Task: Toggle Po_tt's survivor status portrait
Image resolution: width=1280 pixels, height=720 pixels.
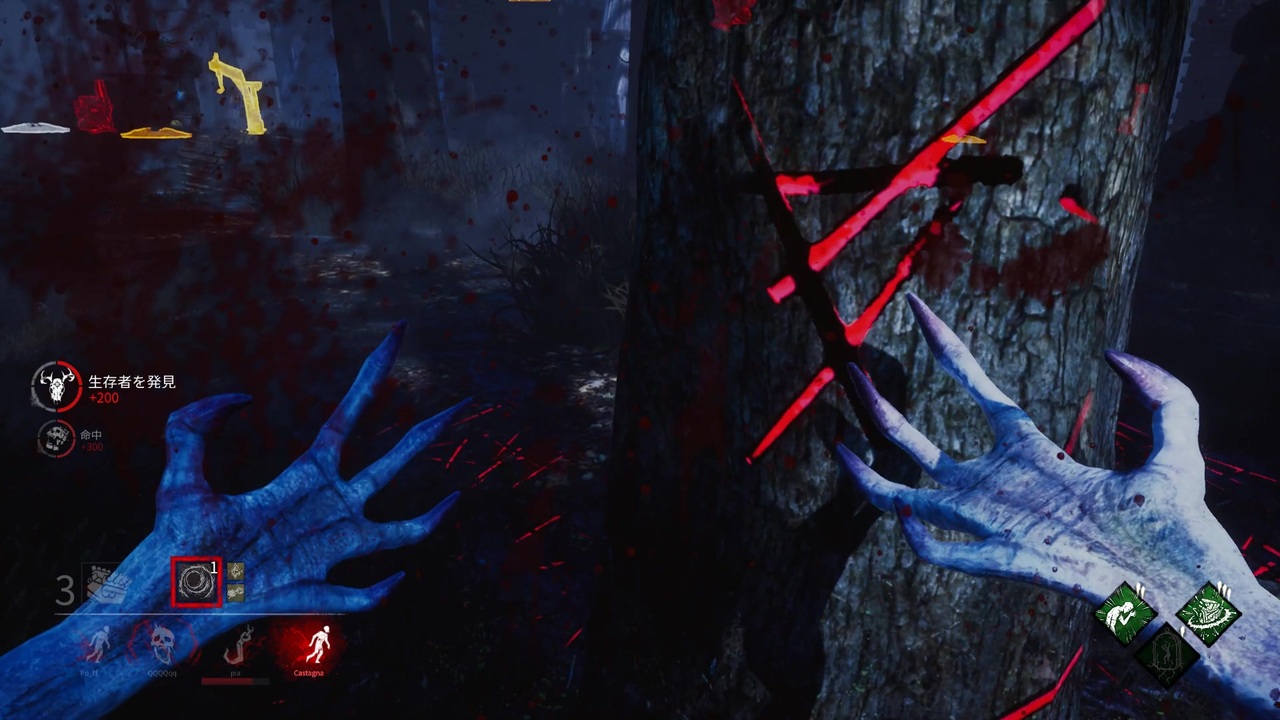Action: (99, 643)
